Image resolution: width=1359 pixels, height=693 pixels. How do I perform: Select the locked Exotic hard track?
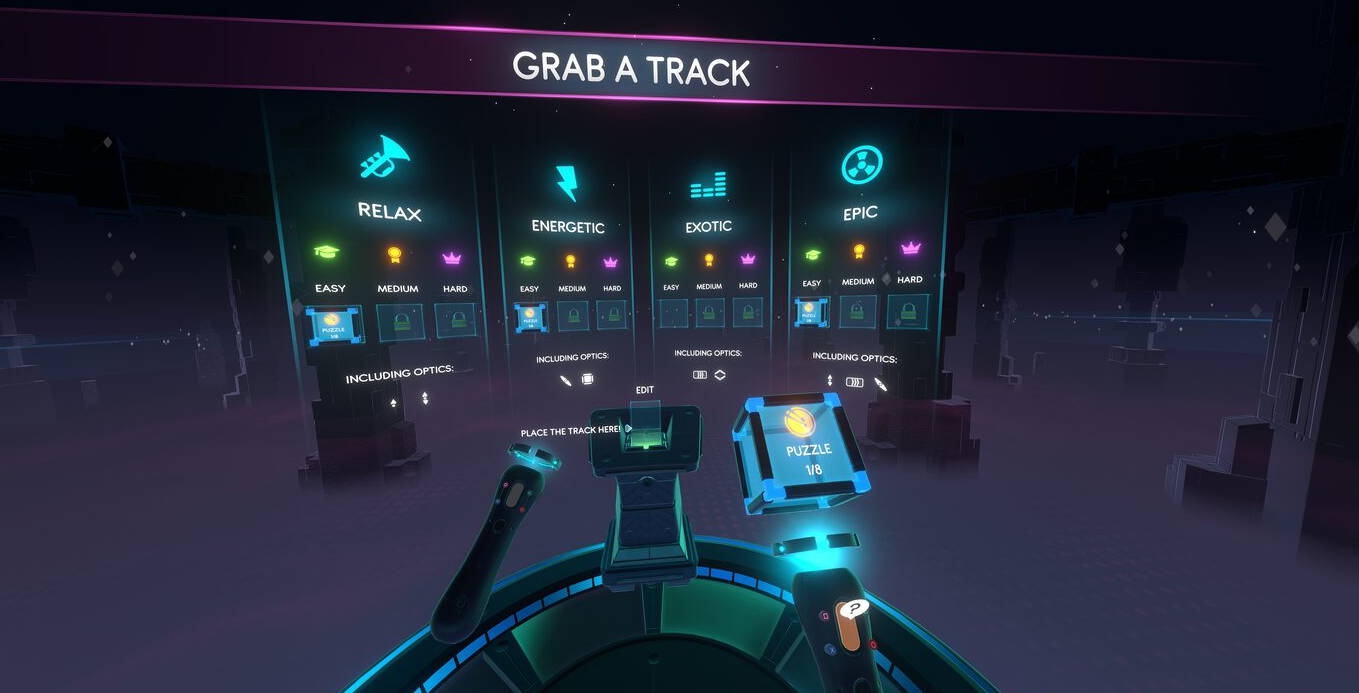(747, 311)
